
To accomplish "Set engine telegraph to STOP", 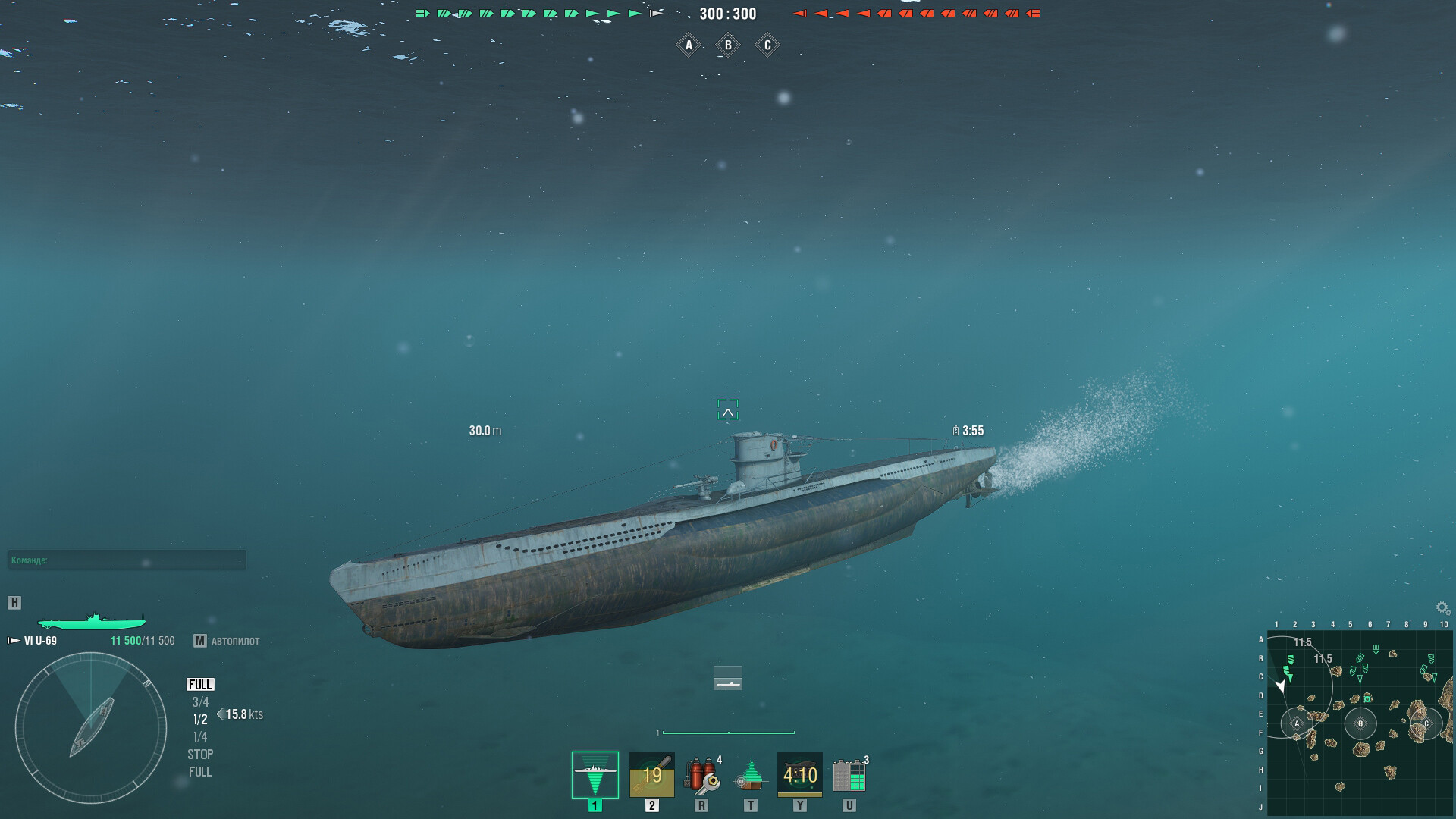I will click(x=199, y=753).
